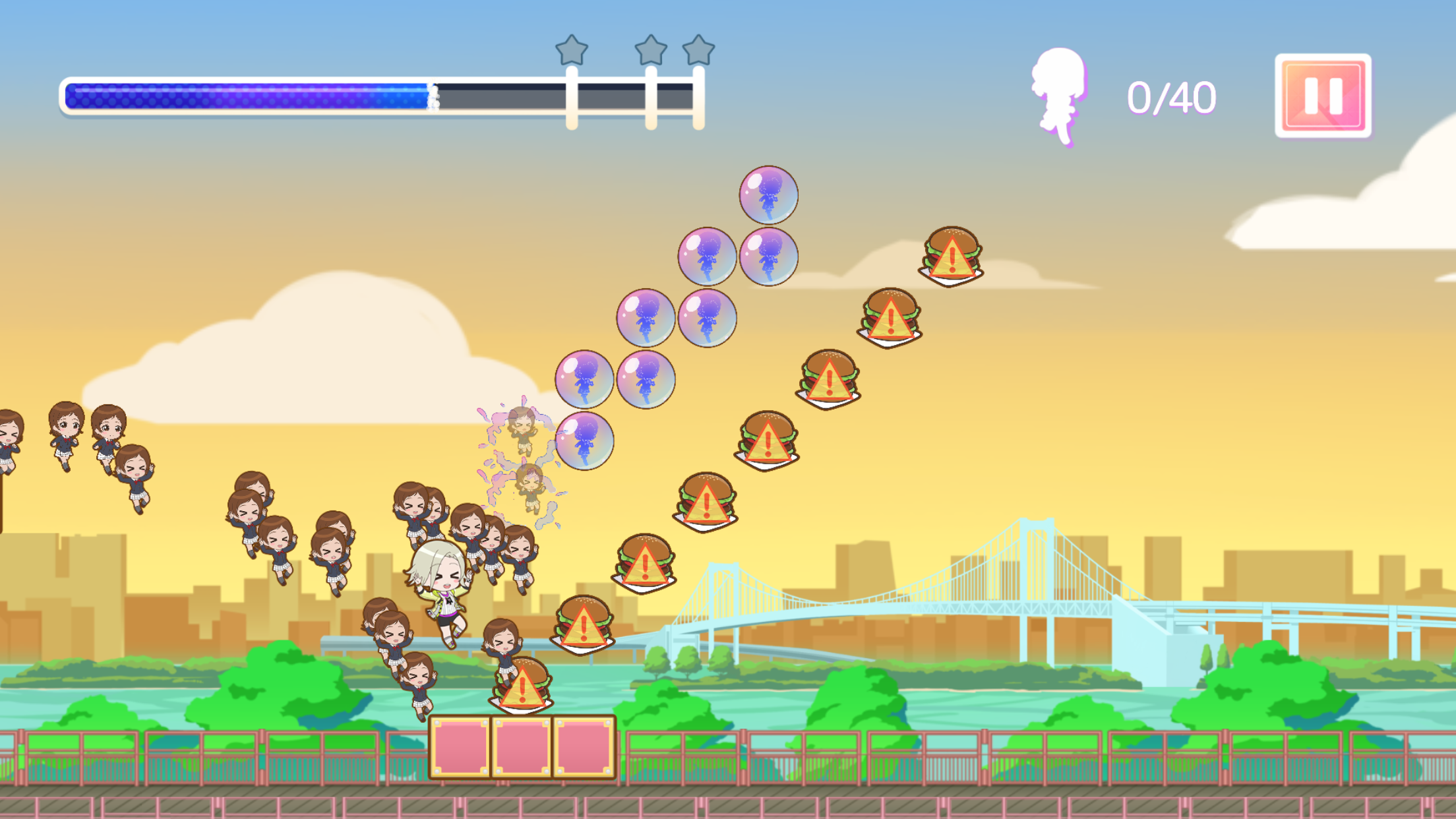Tap the 0/40 collection counter text
The image size is (1456, 819).
pyautogui.click(x=1170, y=98)
